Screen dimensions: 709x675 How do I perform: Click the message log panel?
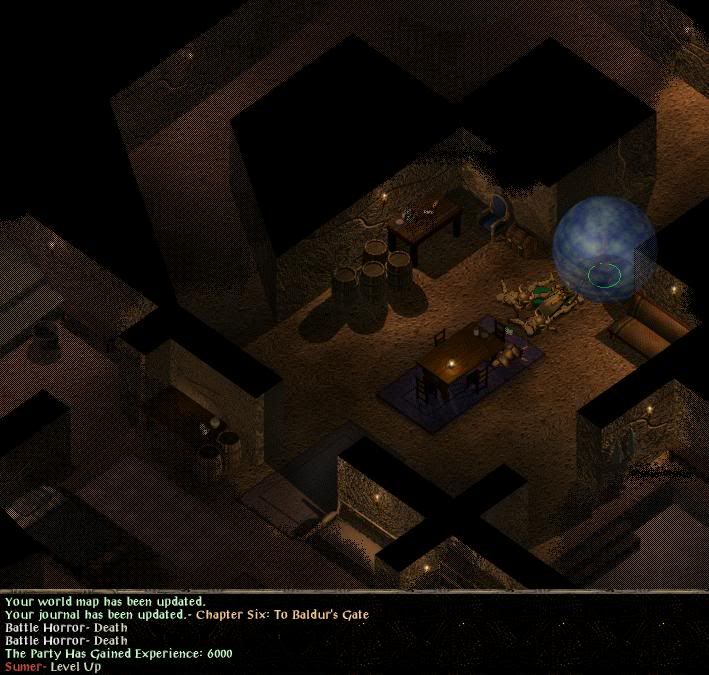tap(354, 634)
